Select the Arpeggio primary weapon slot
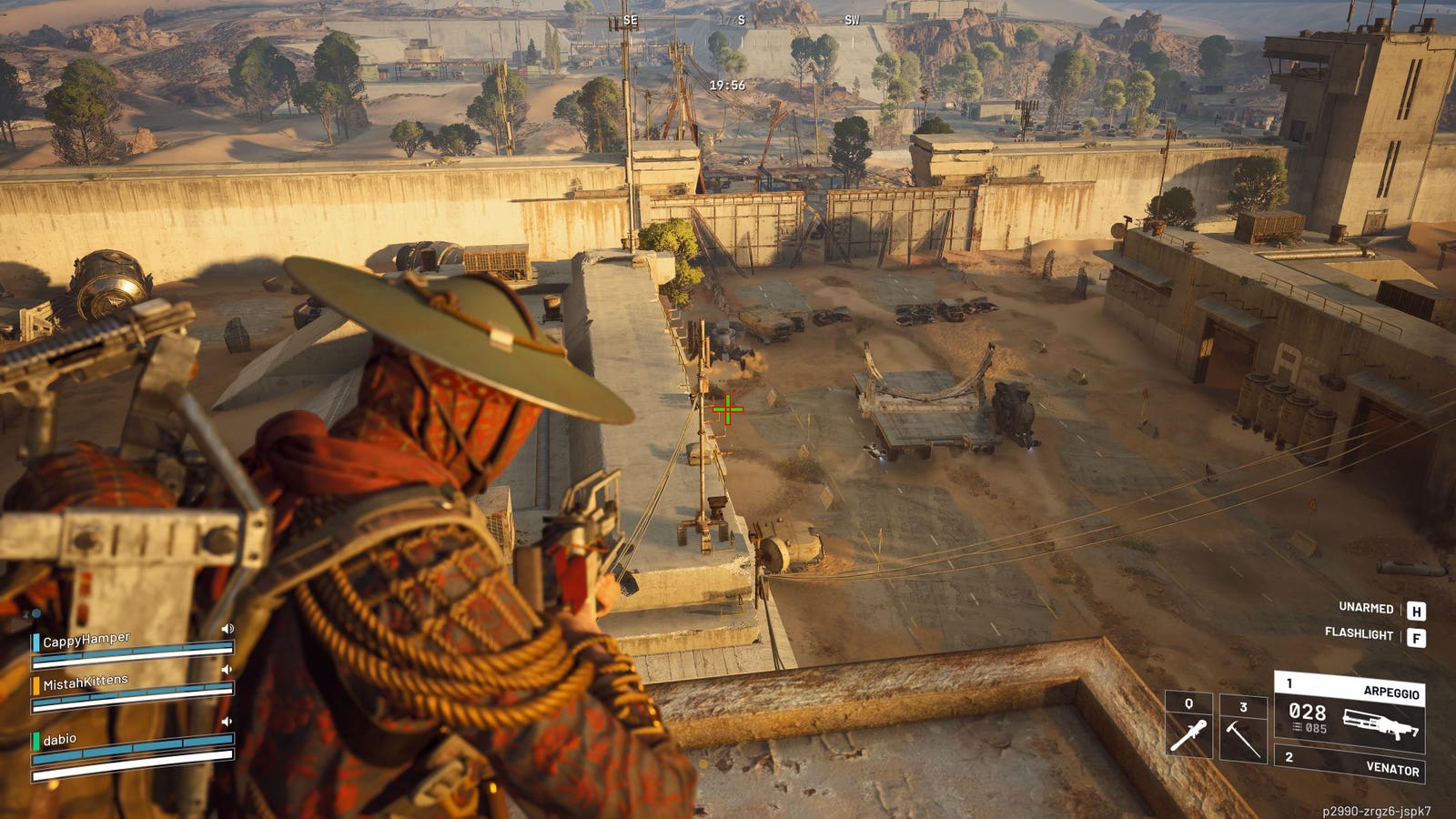1456x819 pixels. tap(1350, 711)
